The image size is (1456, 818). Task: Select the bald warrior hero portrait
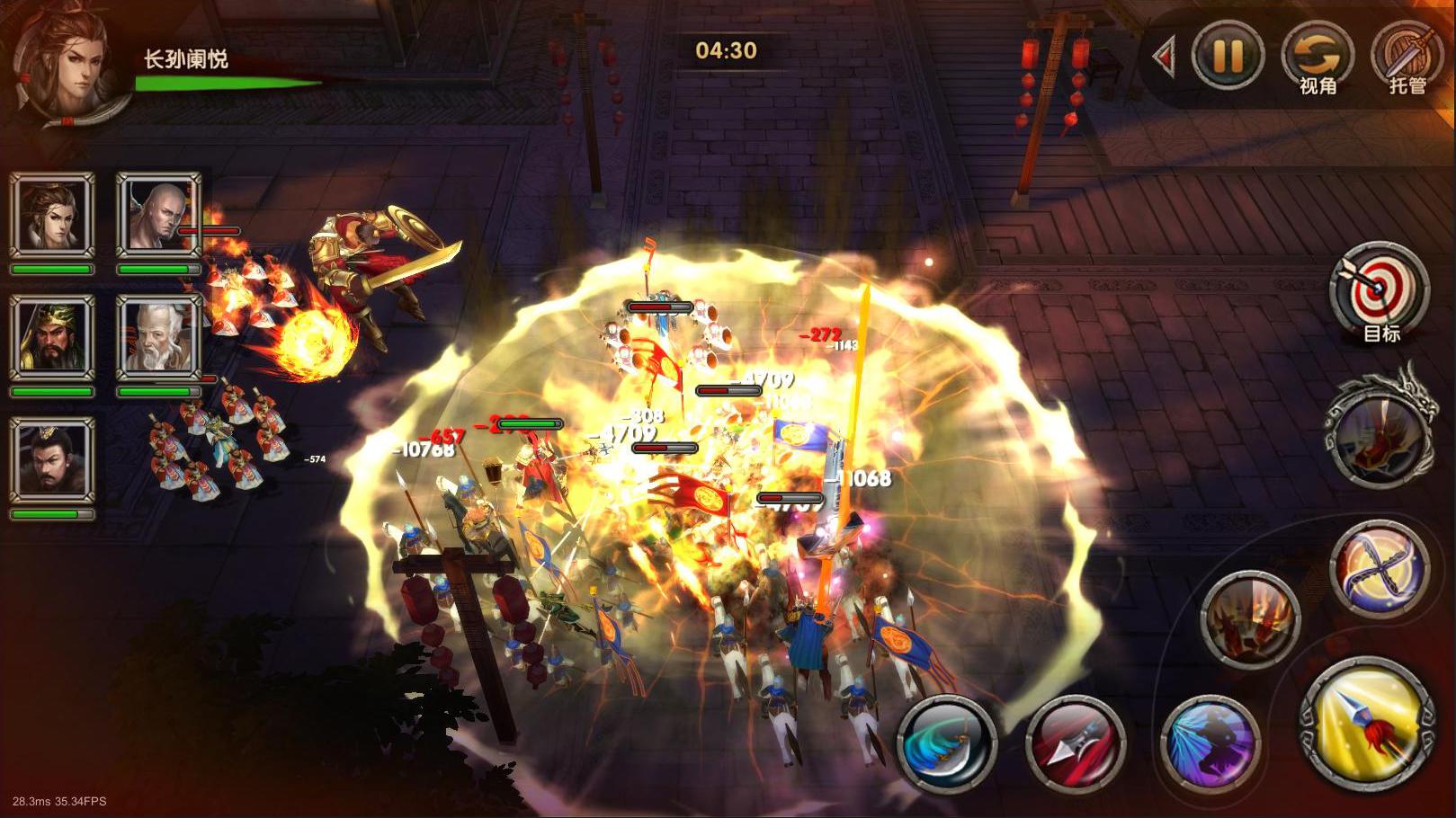point(158,216)
